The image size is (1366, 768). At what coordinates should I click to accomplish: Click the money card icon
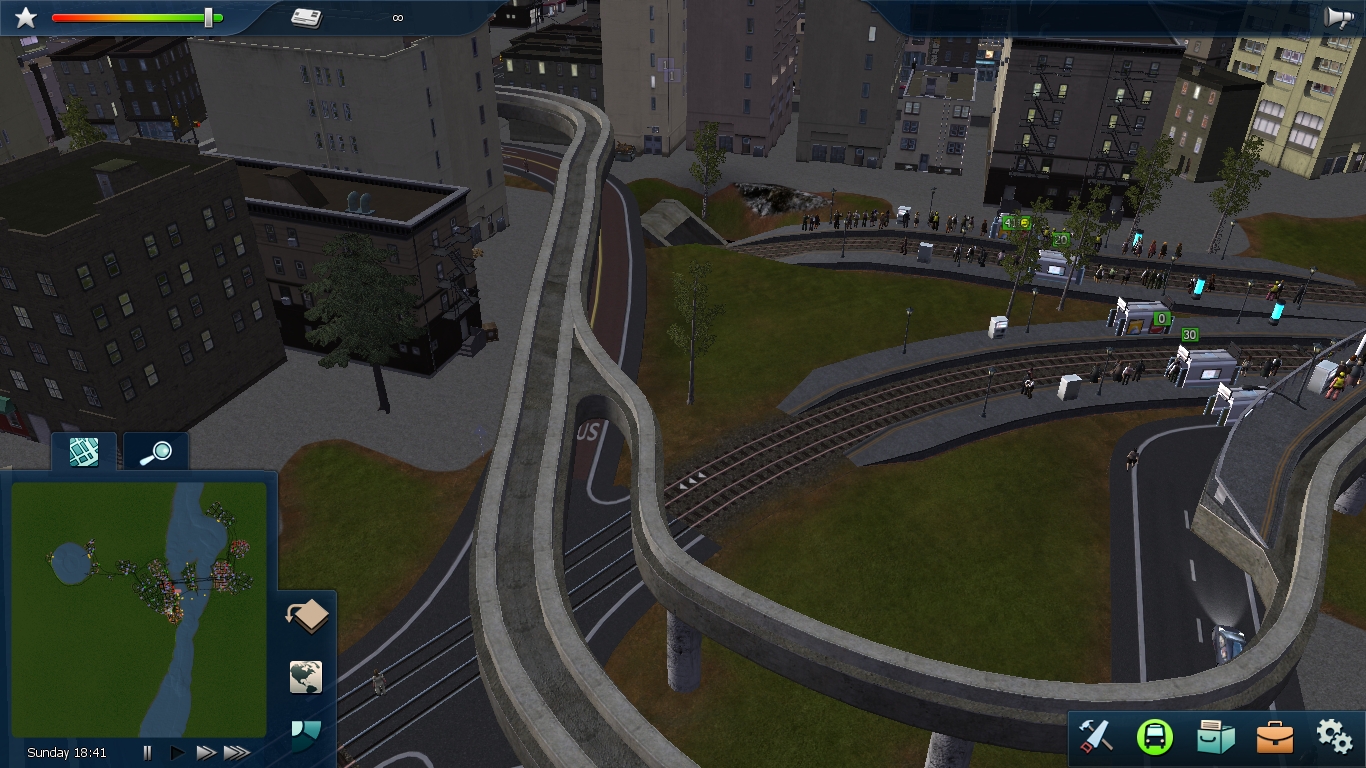(x=306, y=17)
